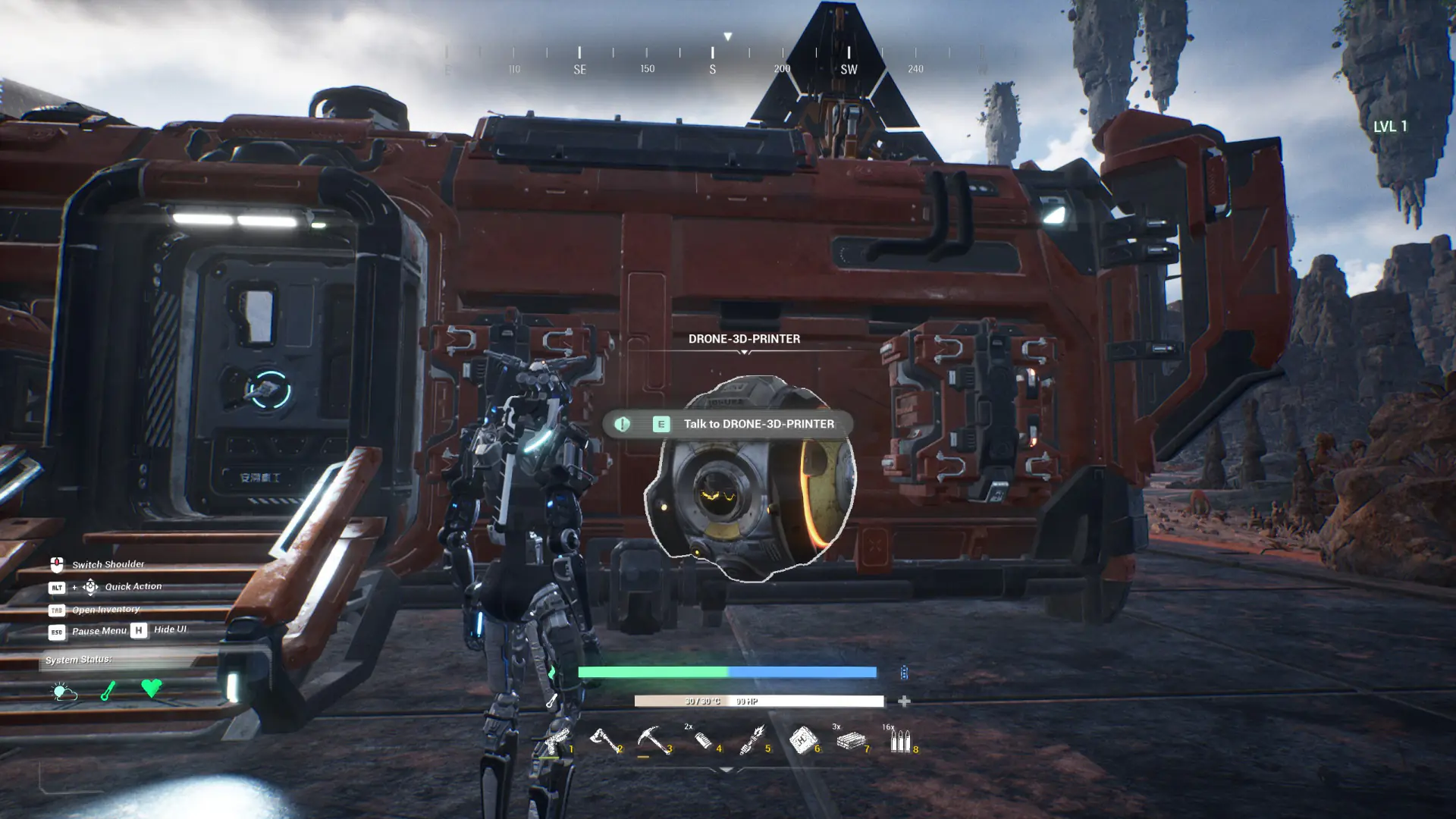The height and width of the screenshot is (819, 1456).
Task: Use the medkit in hotbar slot 6
Action: (x=802, y=741)
